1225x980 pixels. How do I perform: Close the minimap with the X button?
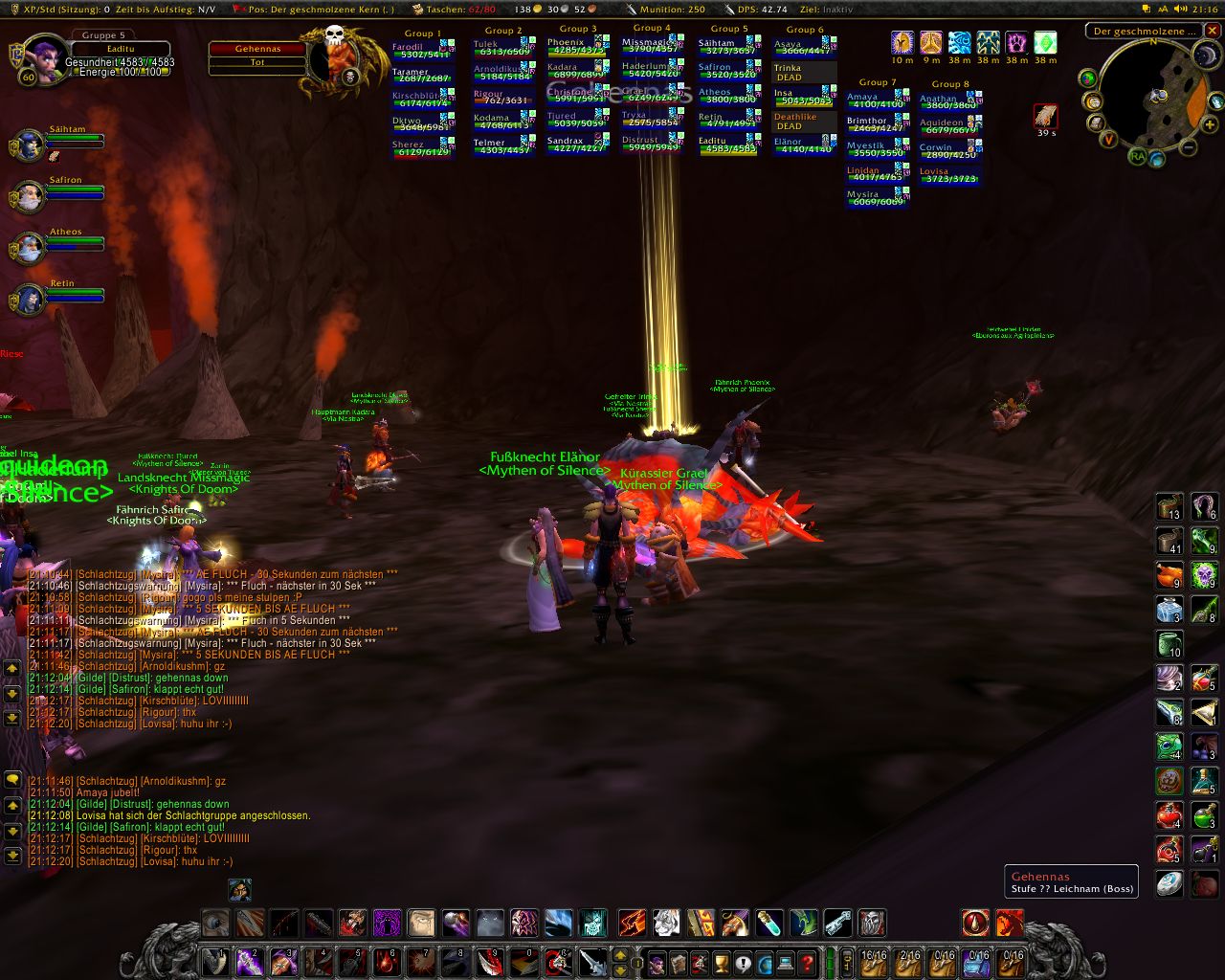point(1214,31)
